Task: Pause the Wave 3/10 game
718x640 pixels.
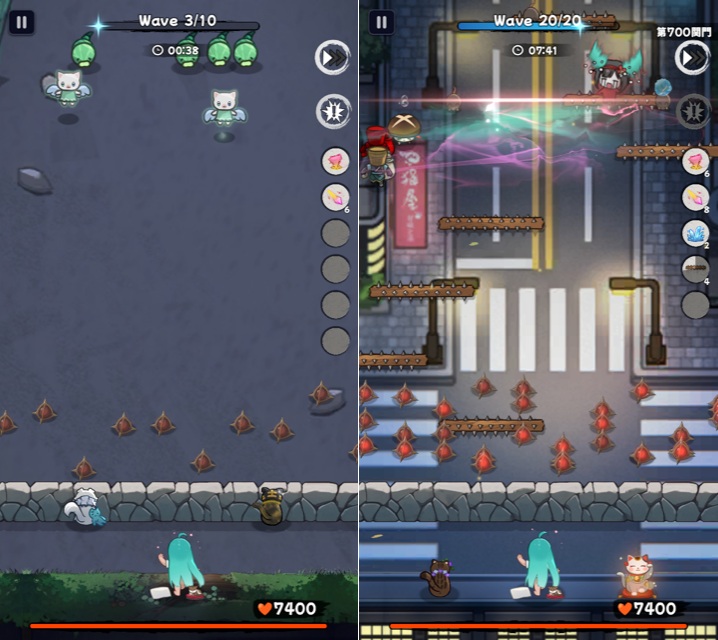Action: (22, 22)
